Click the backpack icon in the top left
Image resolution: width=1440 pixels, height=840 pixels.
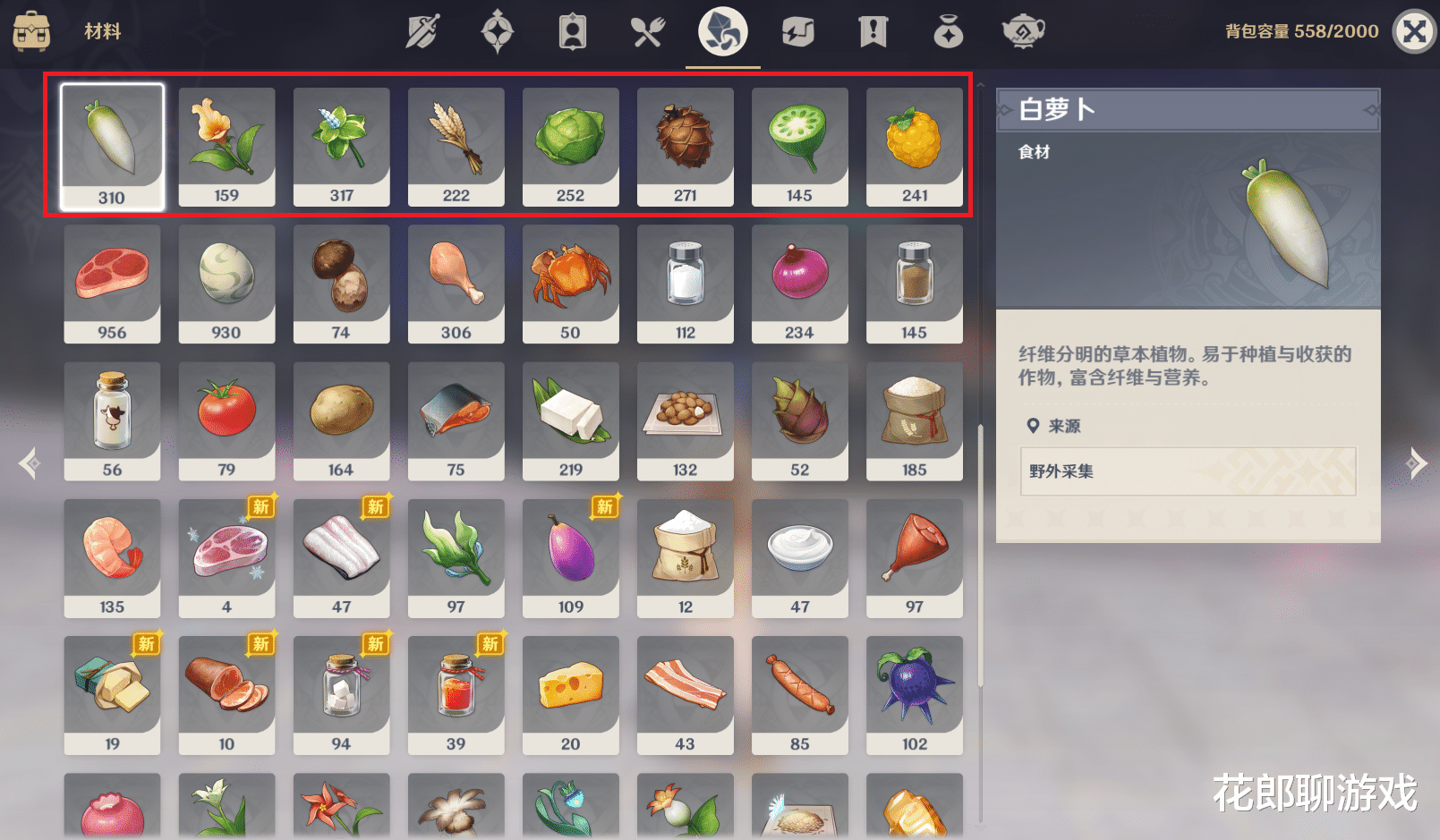coord(33,30)
